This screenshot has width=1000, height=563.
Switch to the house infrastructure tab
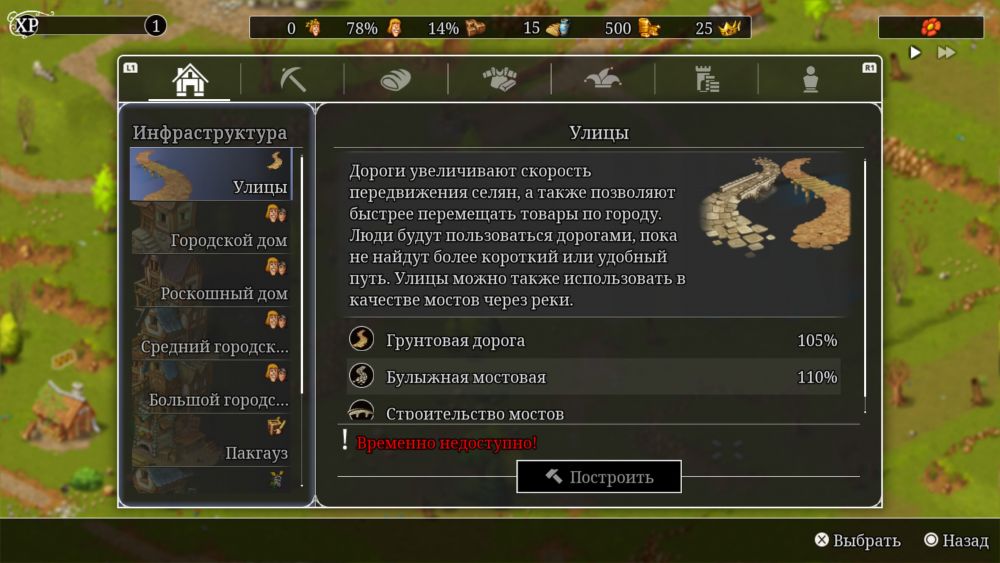coord(189,80)
